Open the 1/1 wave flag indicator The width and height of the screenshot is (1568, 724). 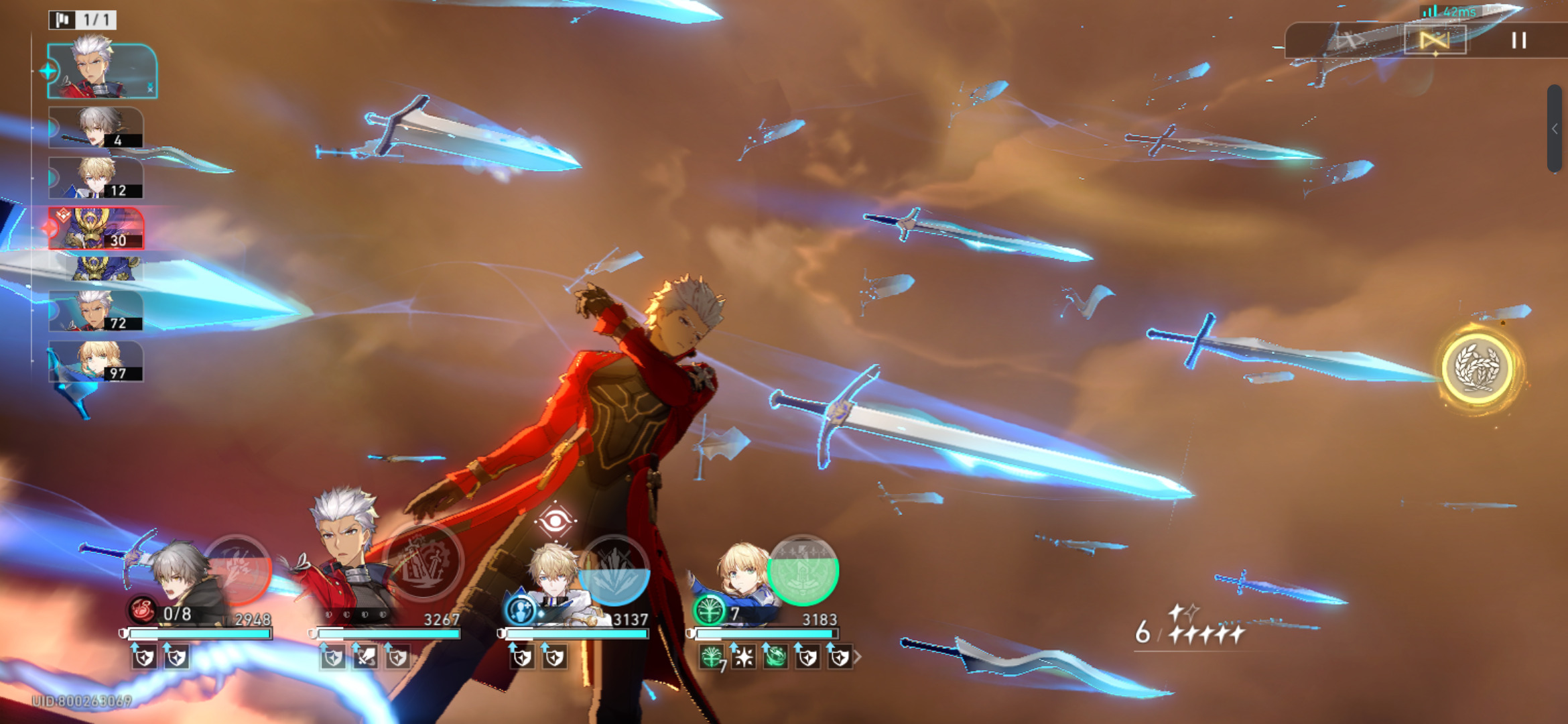click(82, 19)
